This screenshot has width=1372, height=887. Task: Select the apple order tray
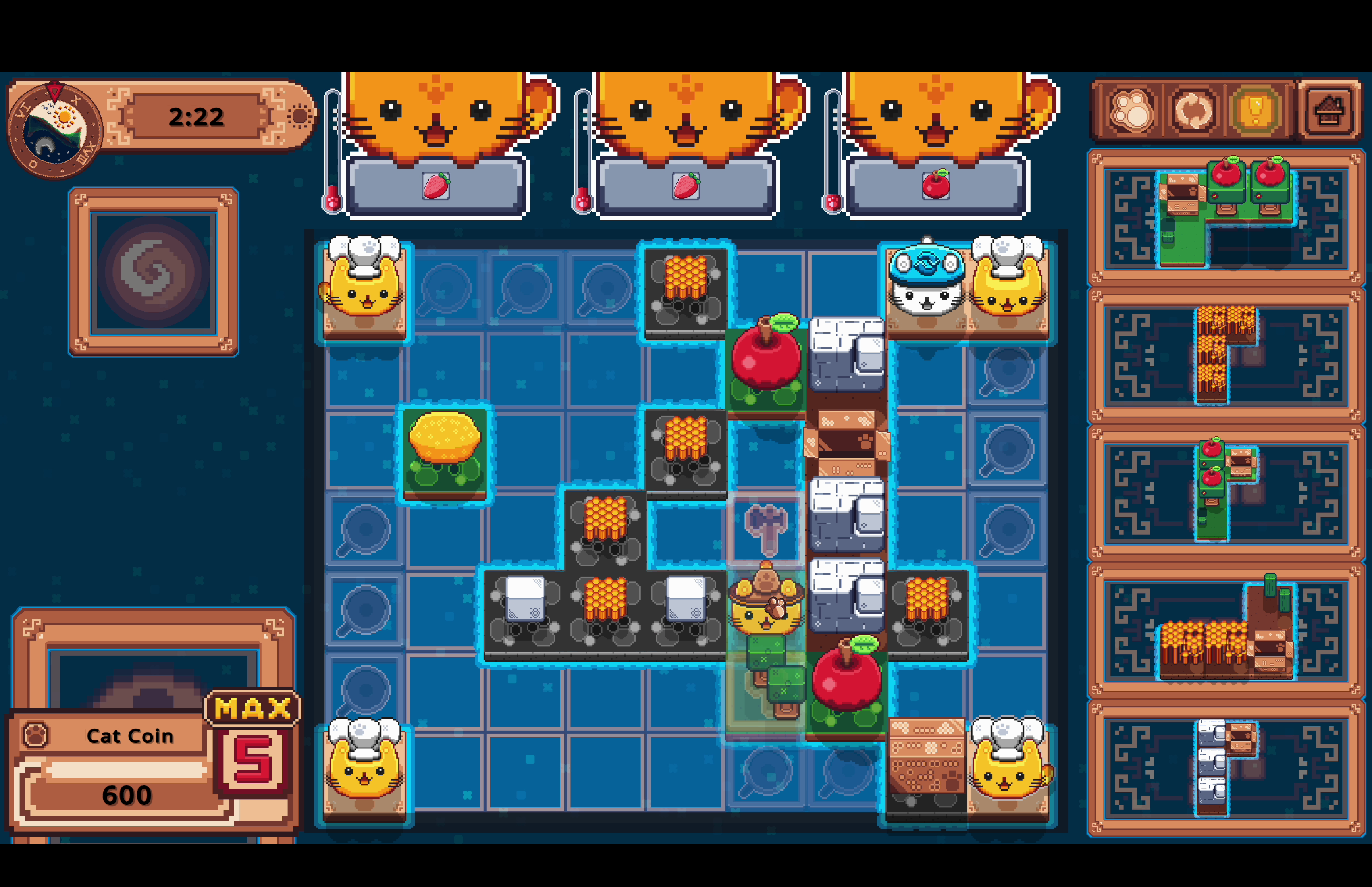[x=936, y=186]
